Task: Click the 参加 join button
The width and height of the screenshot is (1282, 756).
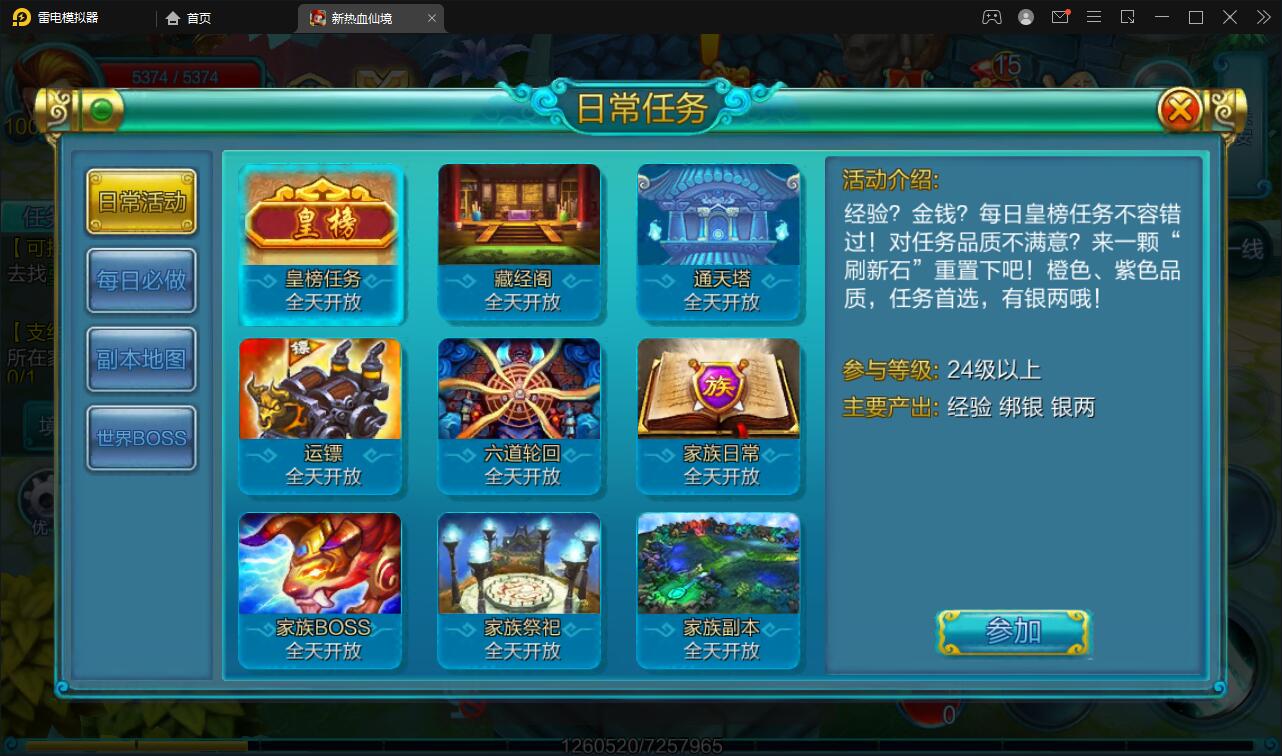Action: pos(1013,630)
